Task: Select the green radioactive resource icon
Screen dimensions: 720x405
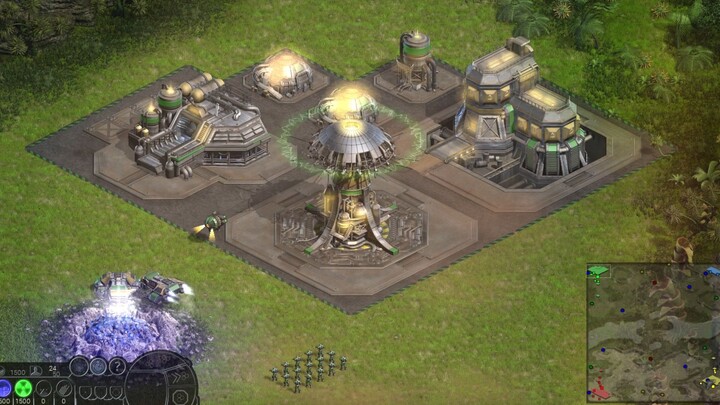Action: tap(24, 387)
